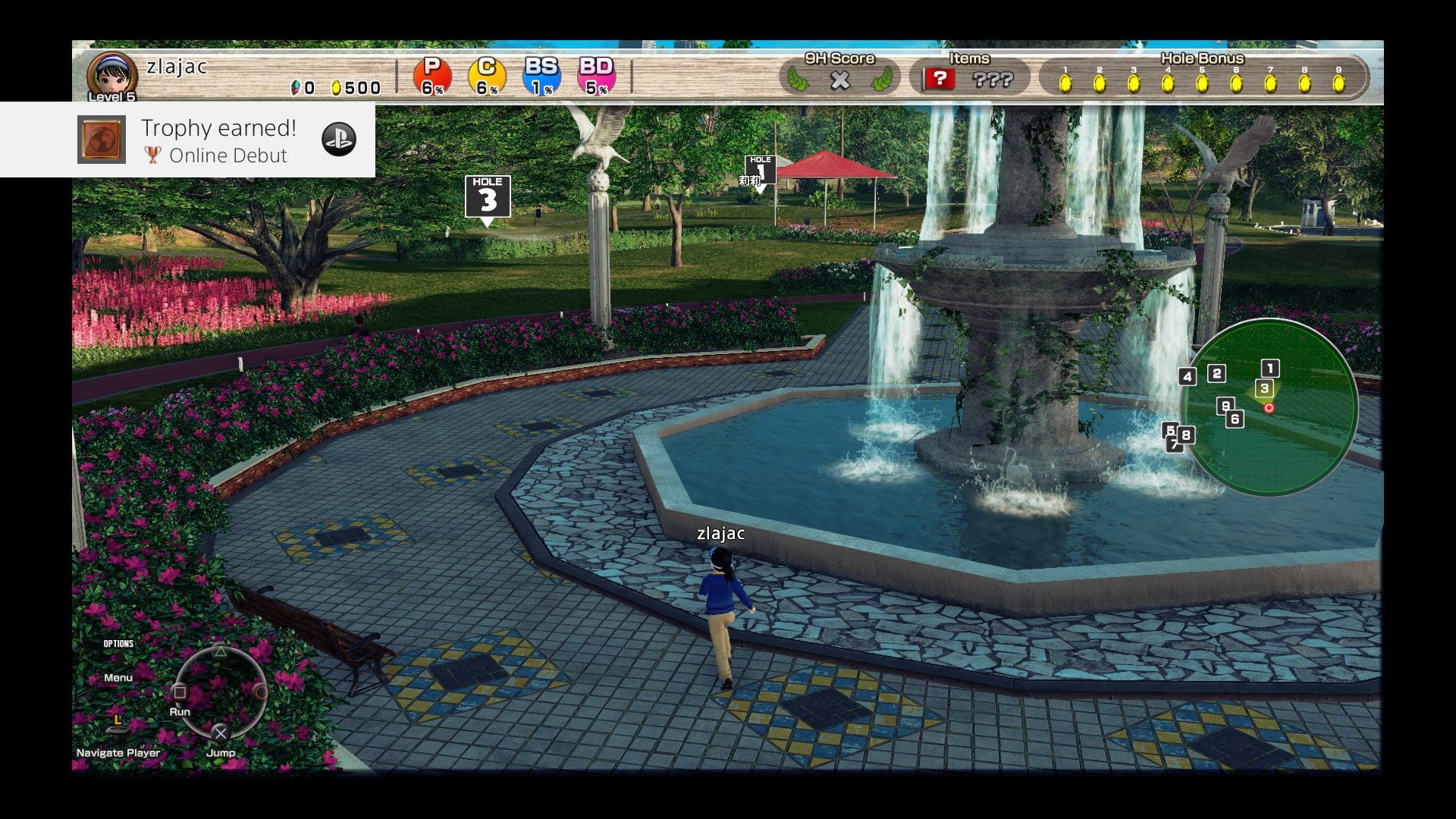
Task: Select the yellow C stat badge
Action: pos(487,77)
